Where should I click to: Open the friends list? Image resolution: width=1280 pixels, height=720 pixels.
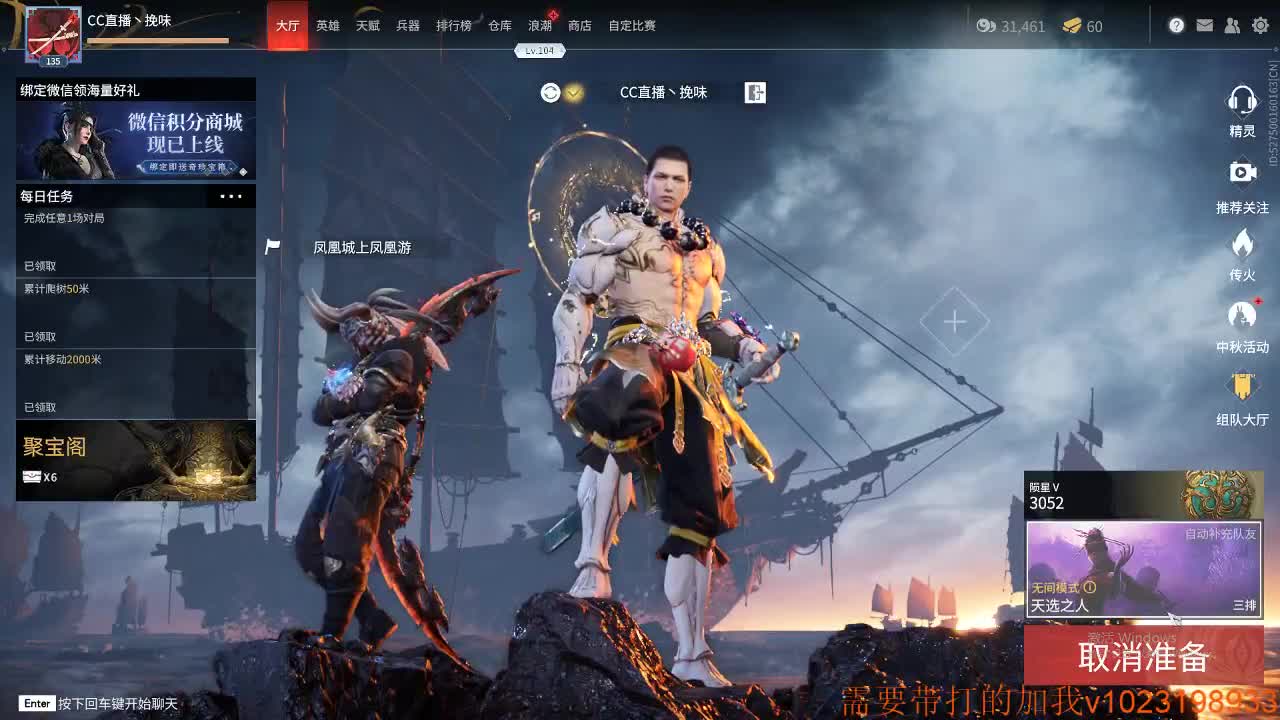[1232, 25]
